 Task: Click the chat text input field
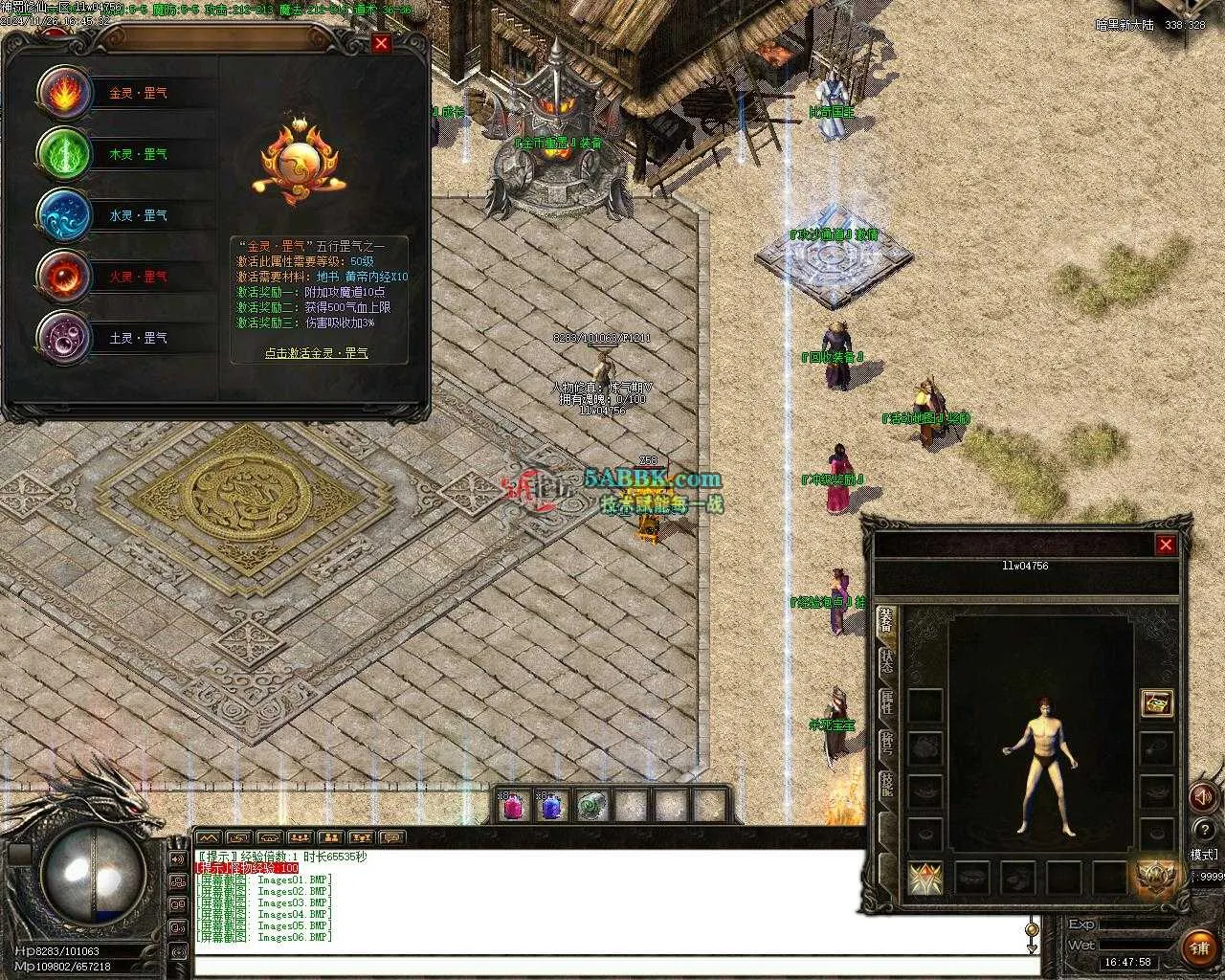tap(612, 967)
